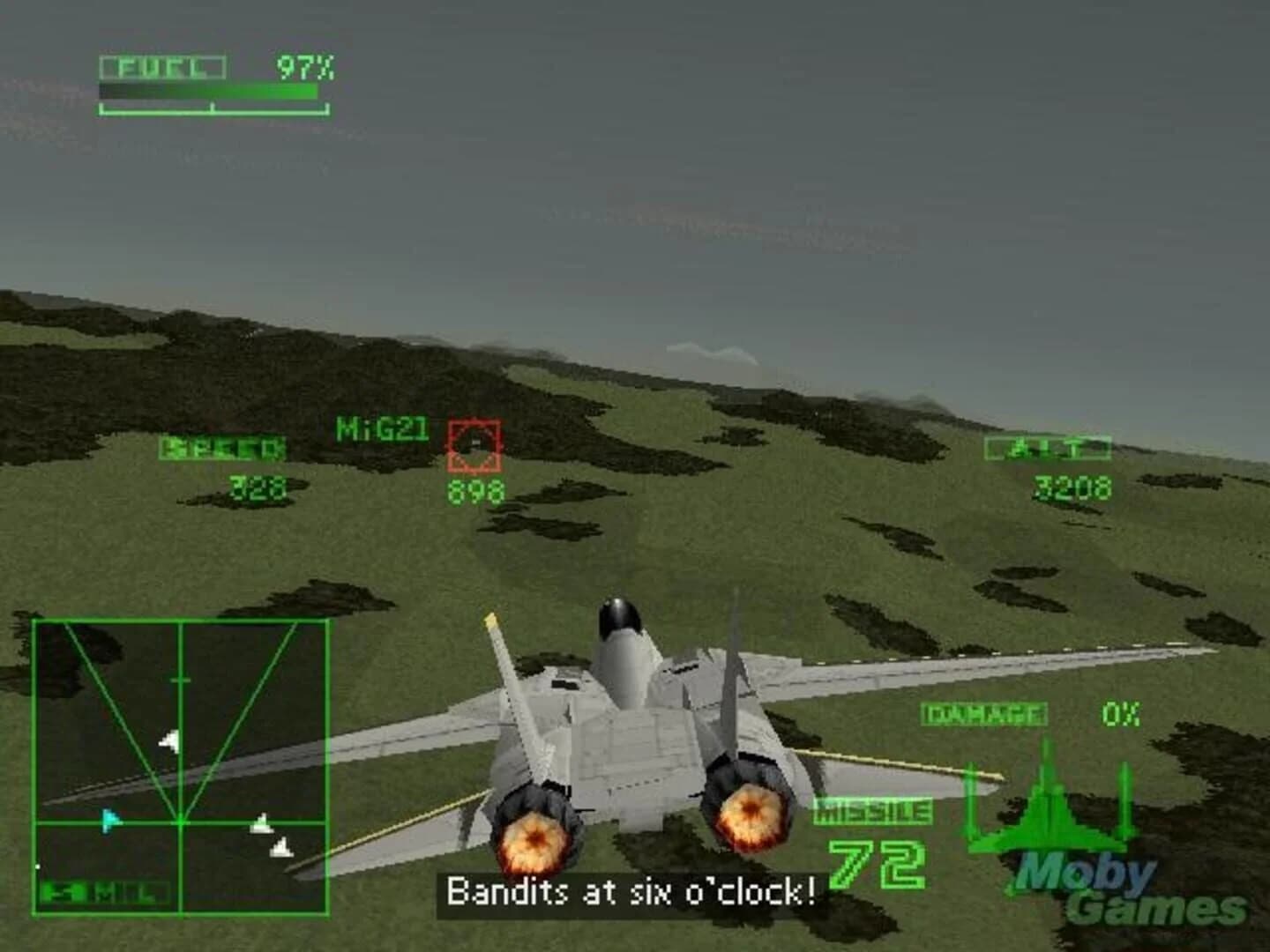1270x952 pixels.
Task: Select the MiG21 target reticle
Action: click(475, 445)
